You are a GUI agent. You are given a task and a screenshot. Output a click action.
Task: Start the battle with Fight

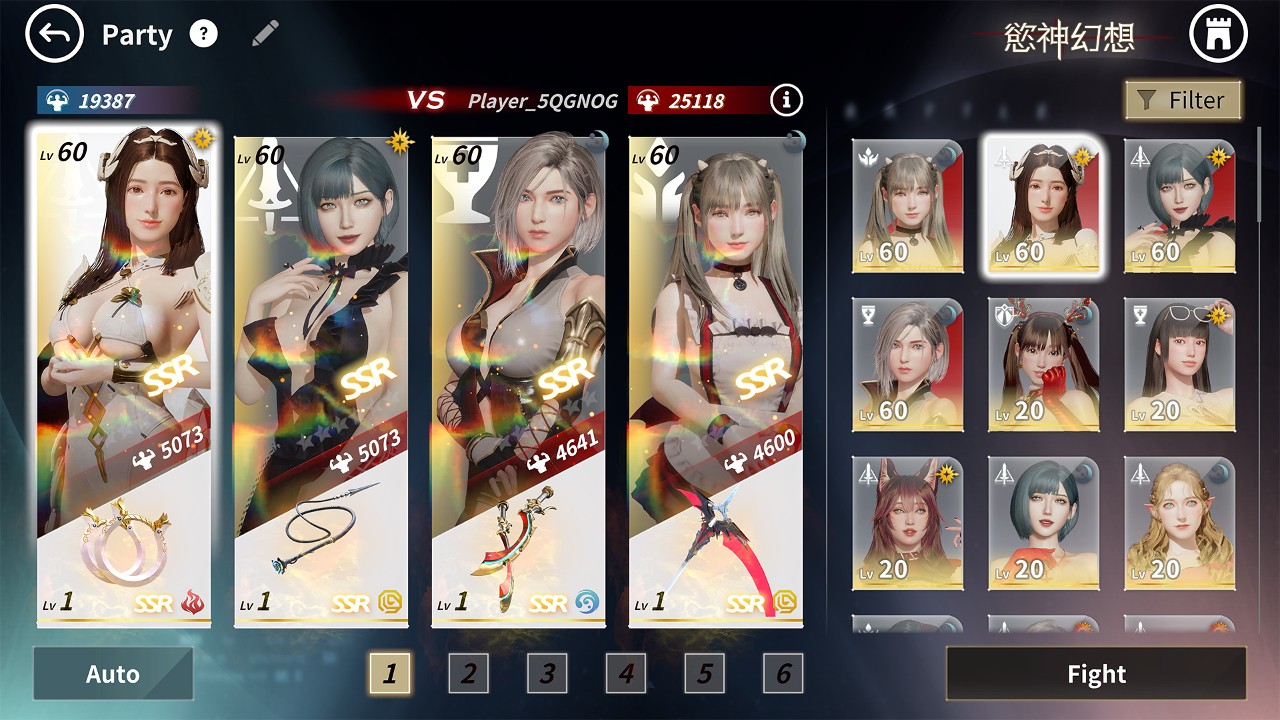pyautogui.click(x=1096, y=674)
